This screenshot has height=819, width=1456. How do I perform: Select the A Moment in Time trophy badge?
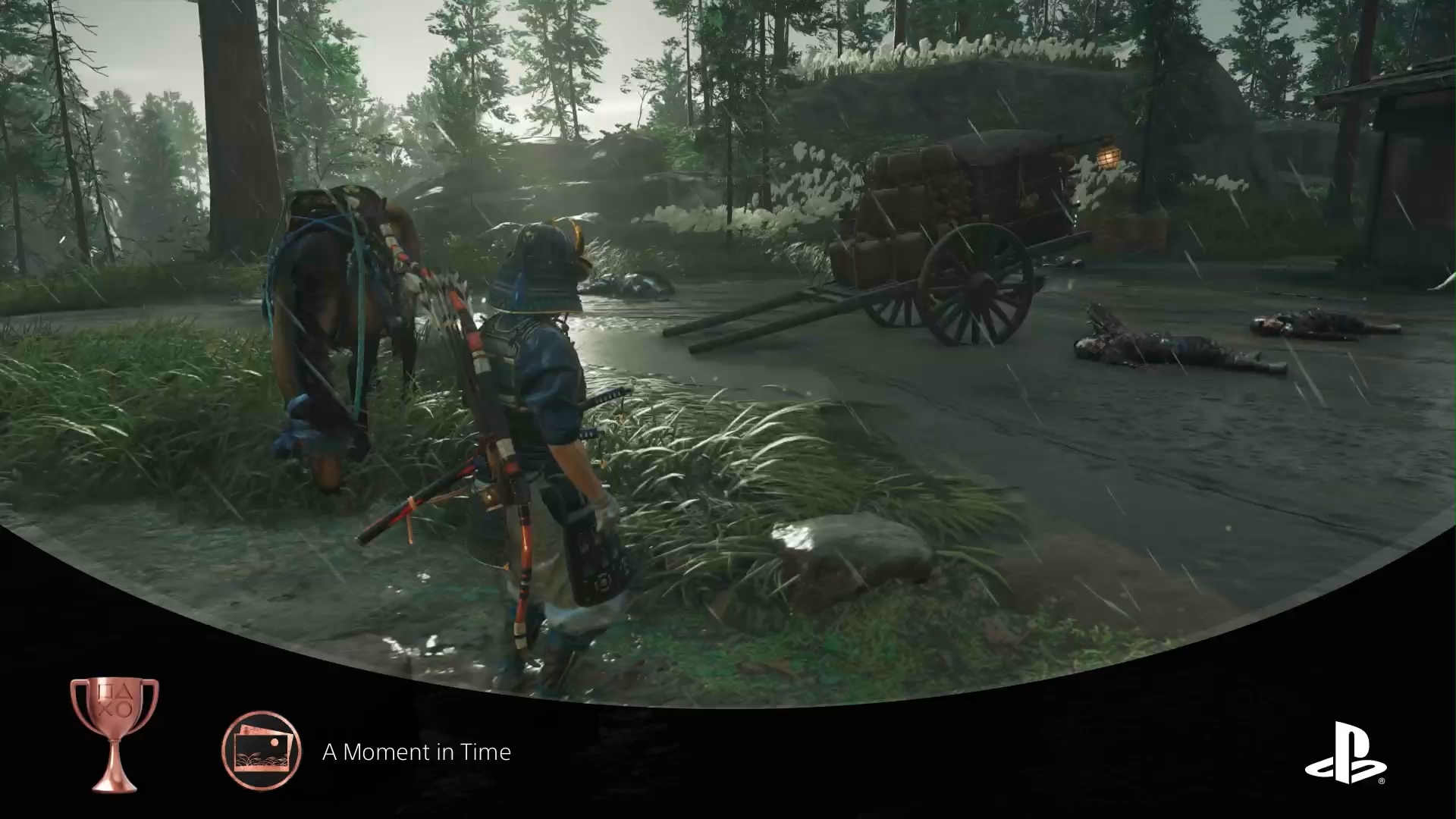(261, 751)
